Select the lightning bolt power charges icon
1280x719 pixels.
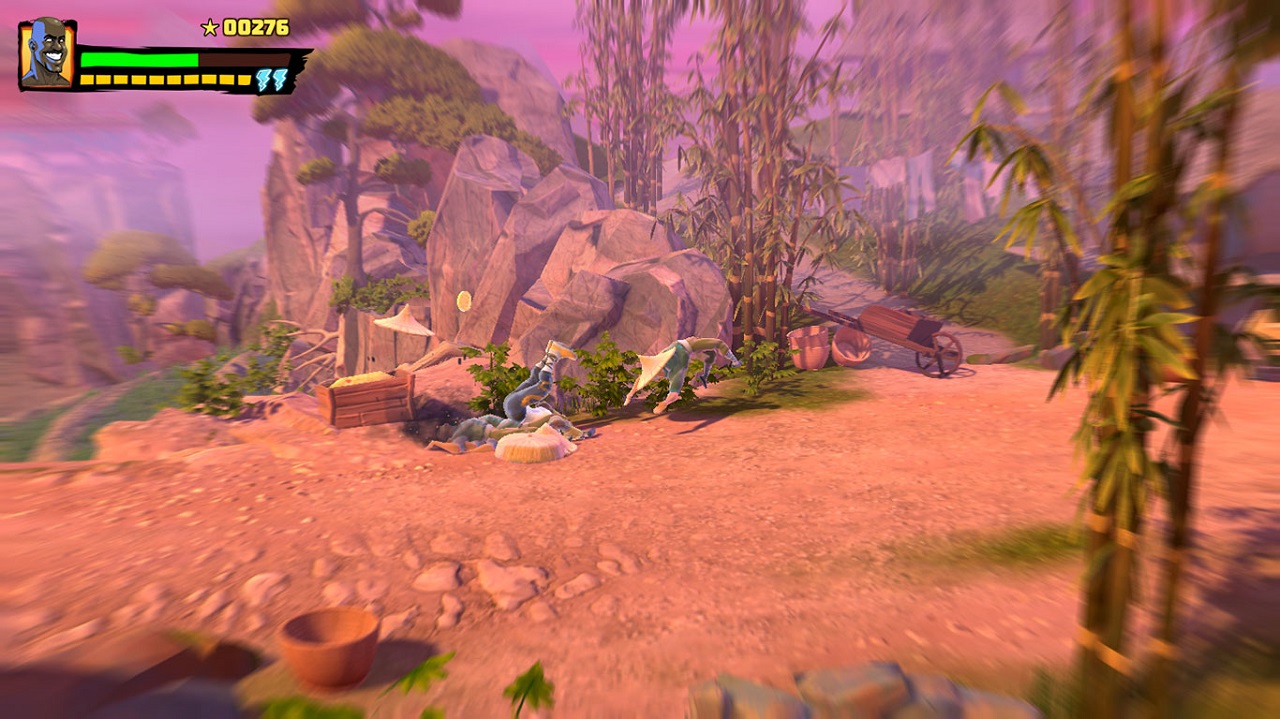[x=271, y=80]
